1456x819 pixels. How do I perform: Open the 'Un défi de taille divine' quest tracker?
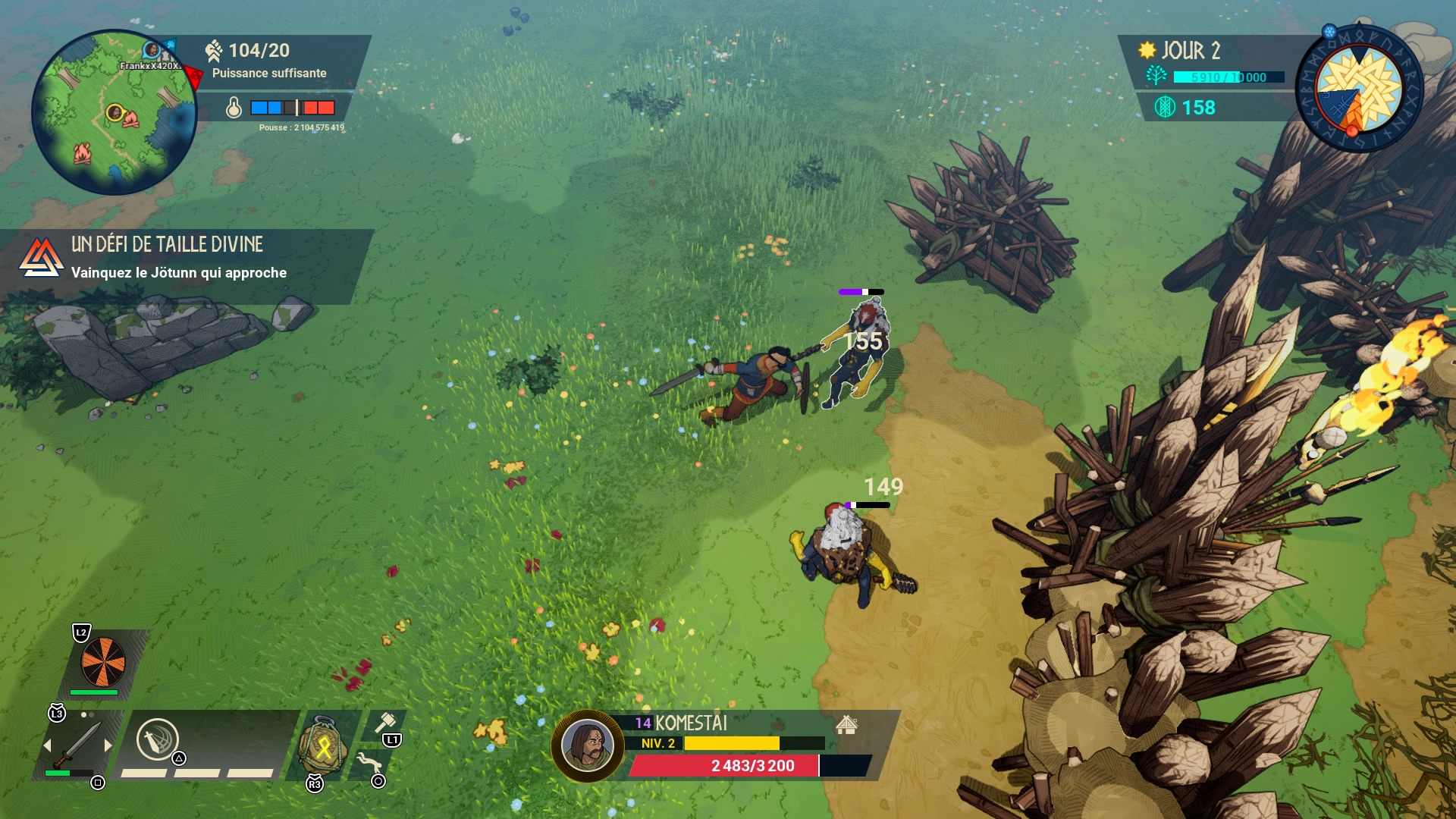[179, 258]
